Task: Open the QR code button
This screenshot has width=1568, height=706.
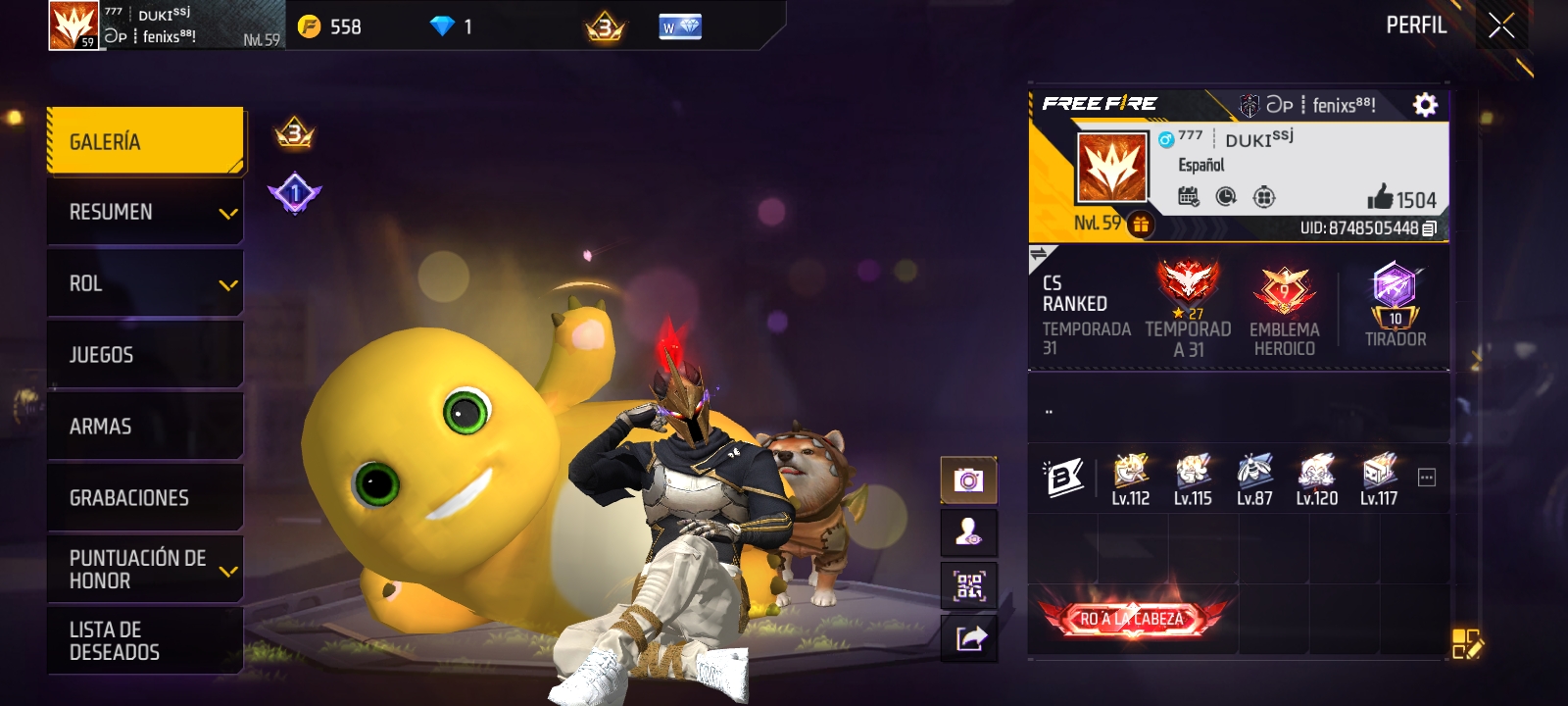Action: pyautogui.click(x=968, y=586)
